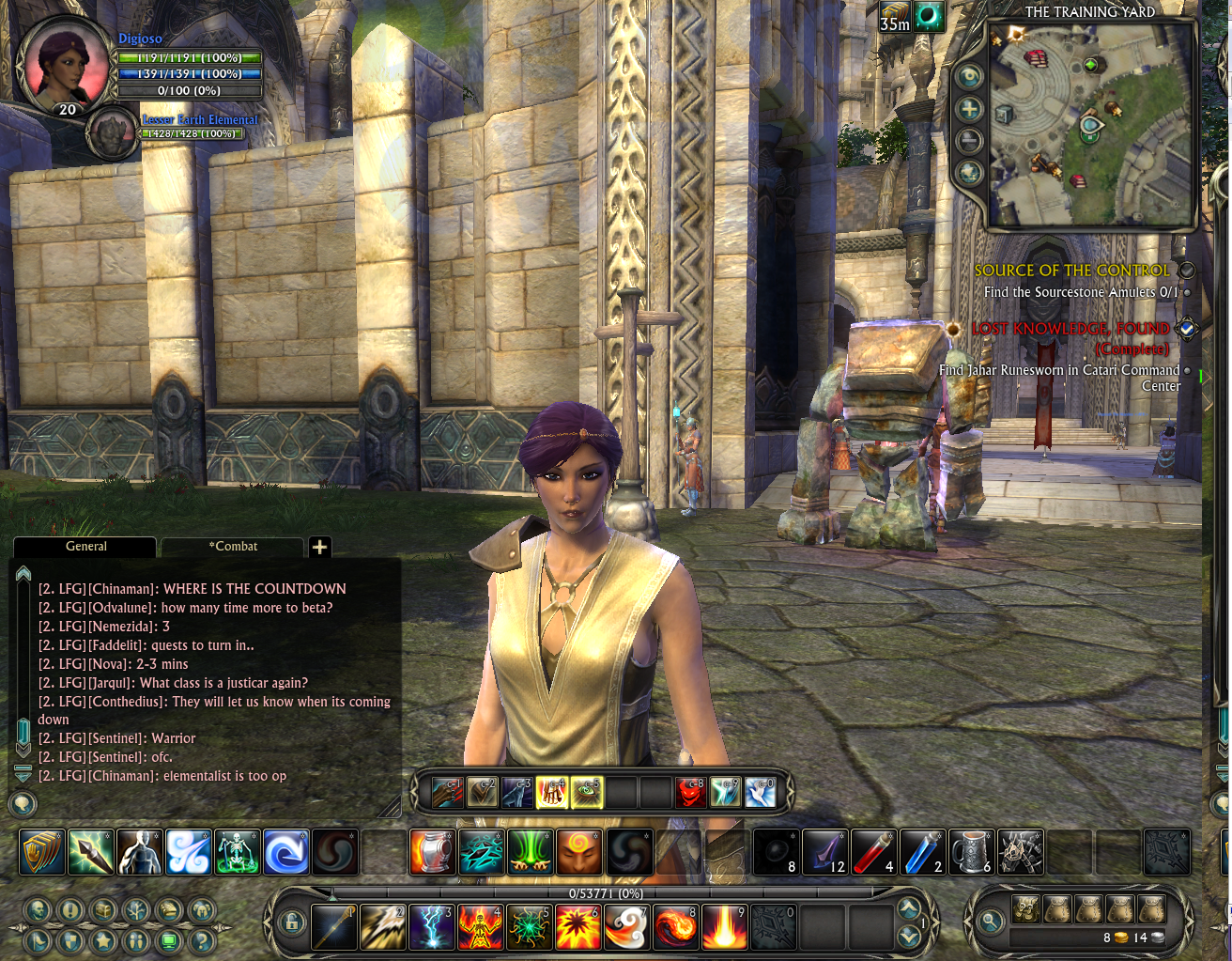Toggle the action bar lock button
The height and width of the screenshot is (961, 1232).
(291, 922)
